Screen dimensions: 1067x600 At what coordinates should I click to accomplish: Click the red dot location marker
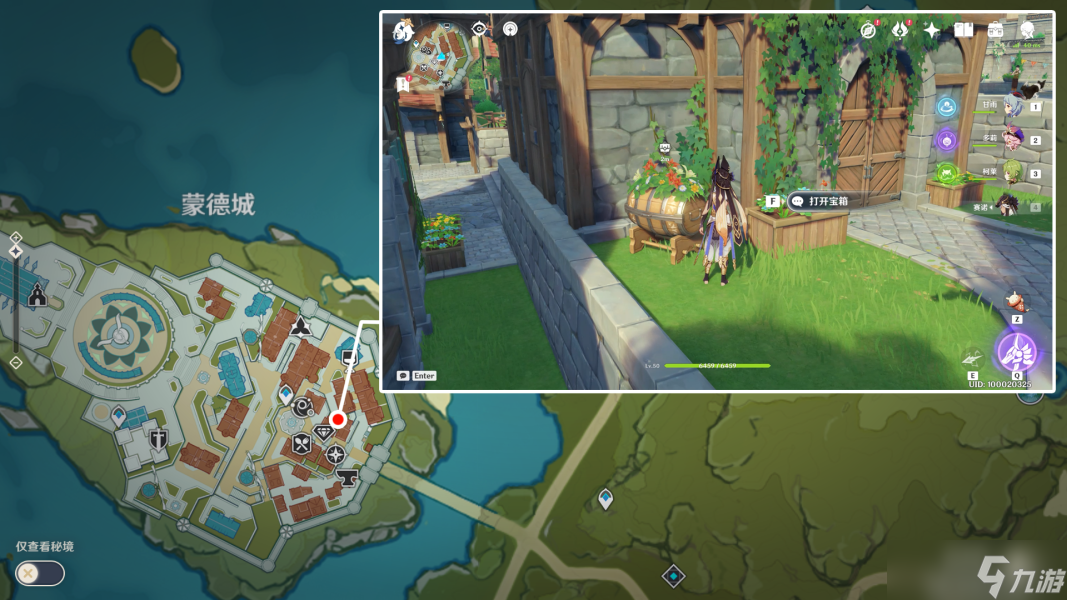(338, 419)
